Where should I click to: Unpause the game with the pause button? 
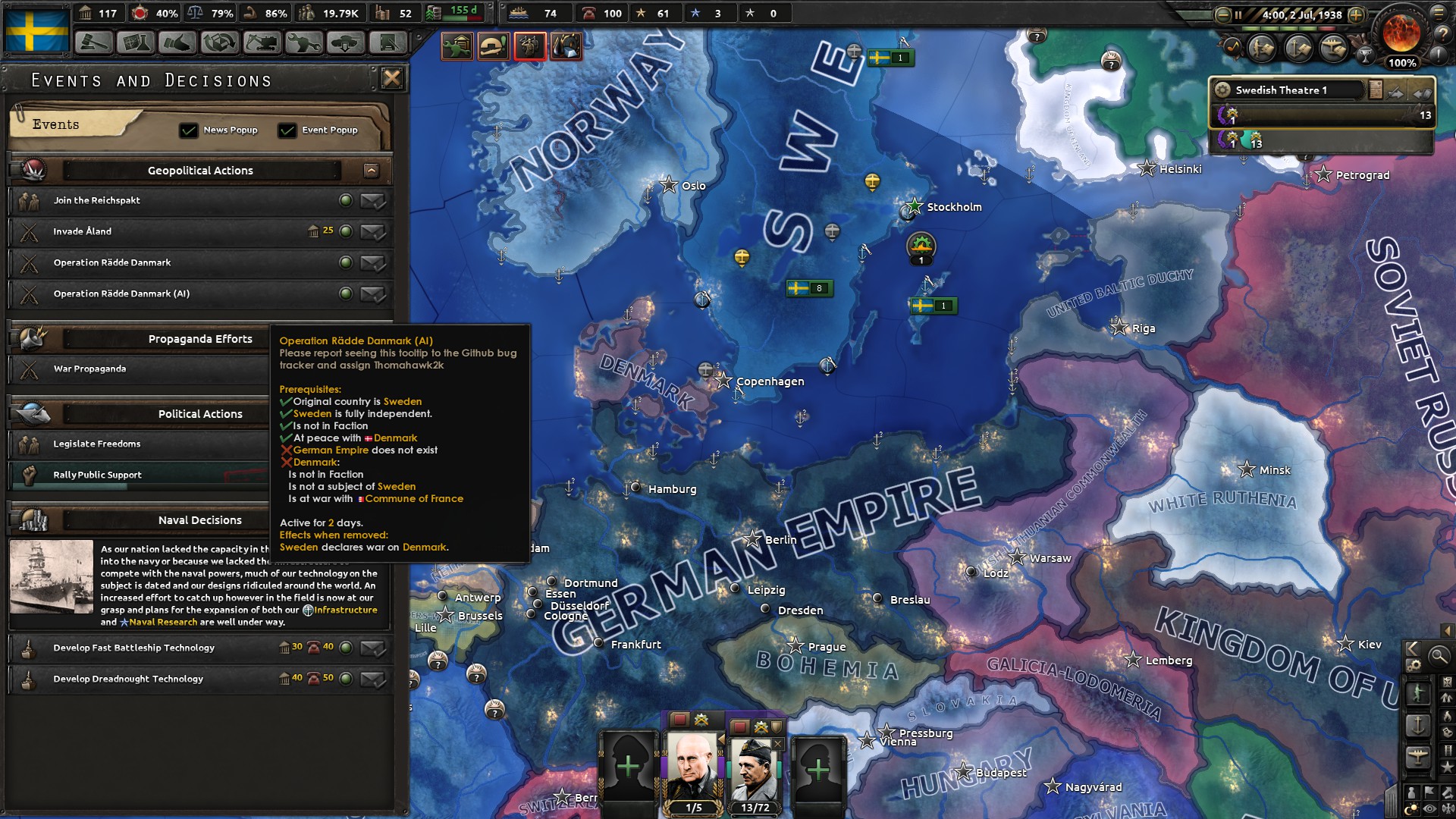coord(1238,14)
